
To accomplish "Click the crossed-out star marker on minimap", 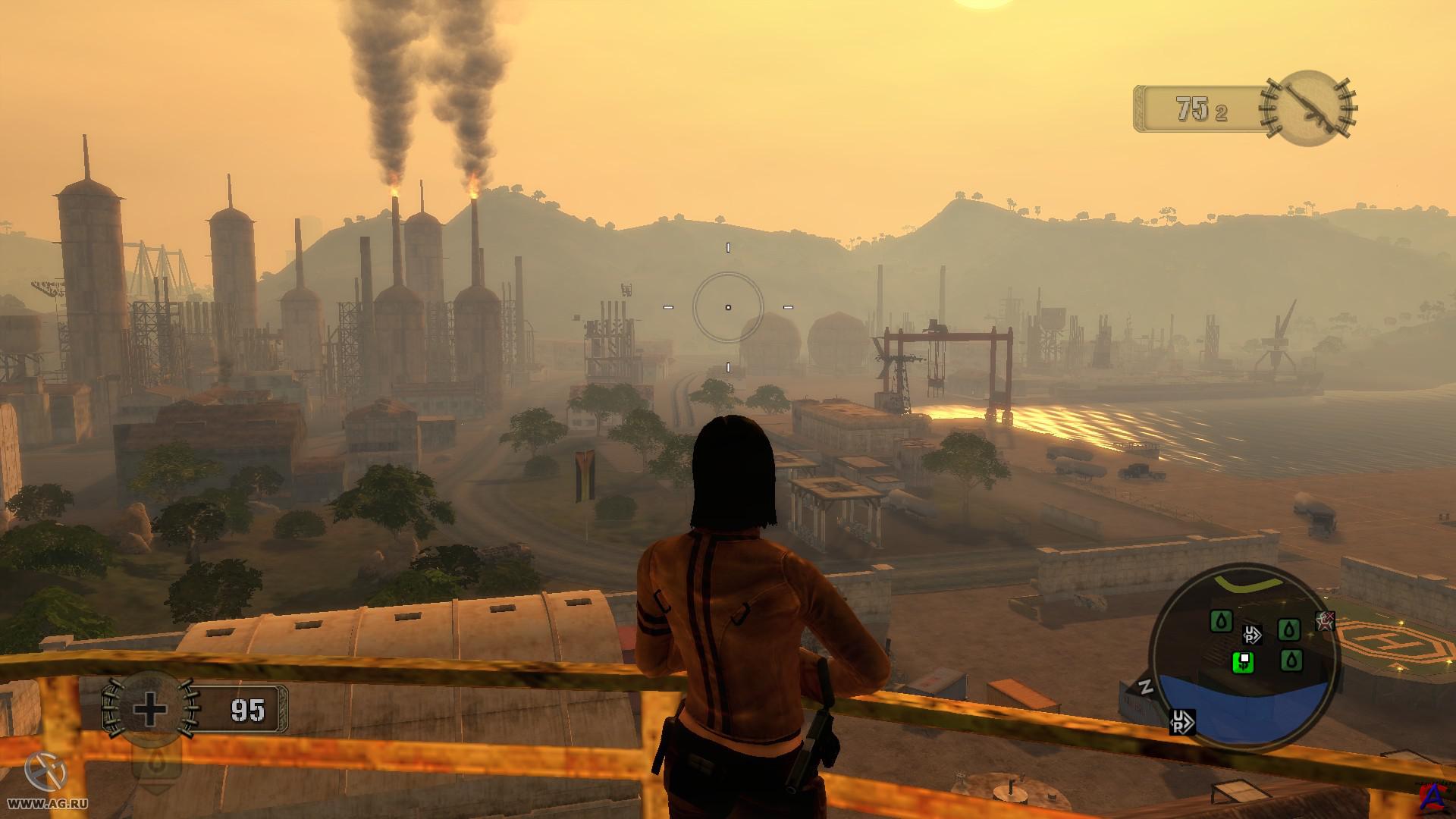I will click(1325, 621).
